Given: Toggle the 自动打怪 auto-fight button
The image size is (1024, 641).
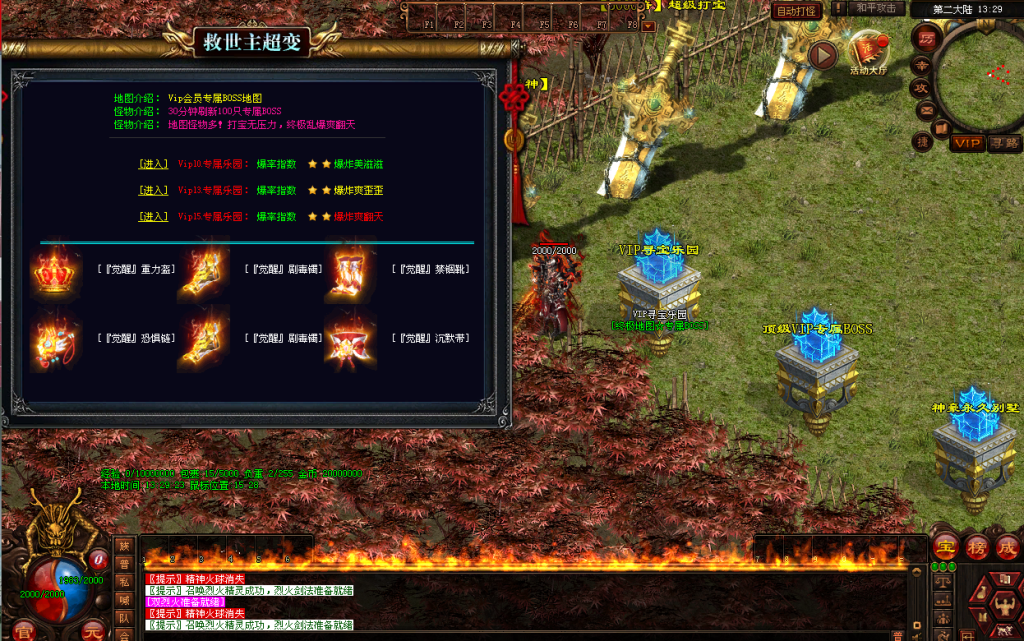Looking at the screenshot, I should click(x=796, y=10).
